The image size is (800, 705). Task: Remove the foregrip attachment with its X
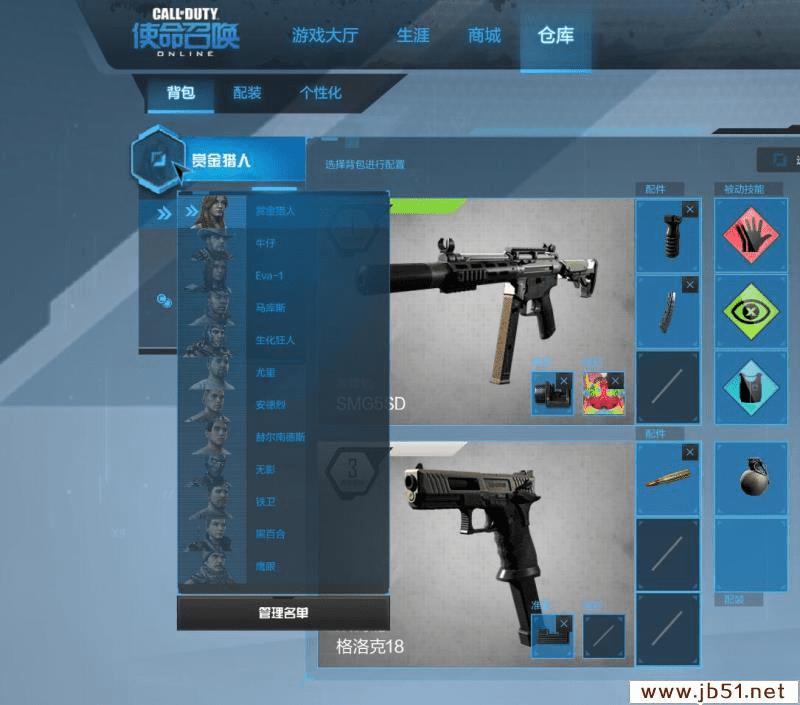tap(689, 209)
